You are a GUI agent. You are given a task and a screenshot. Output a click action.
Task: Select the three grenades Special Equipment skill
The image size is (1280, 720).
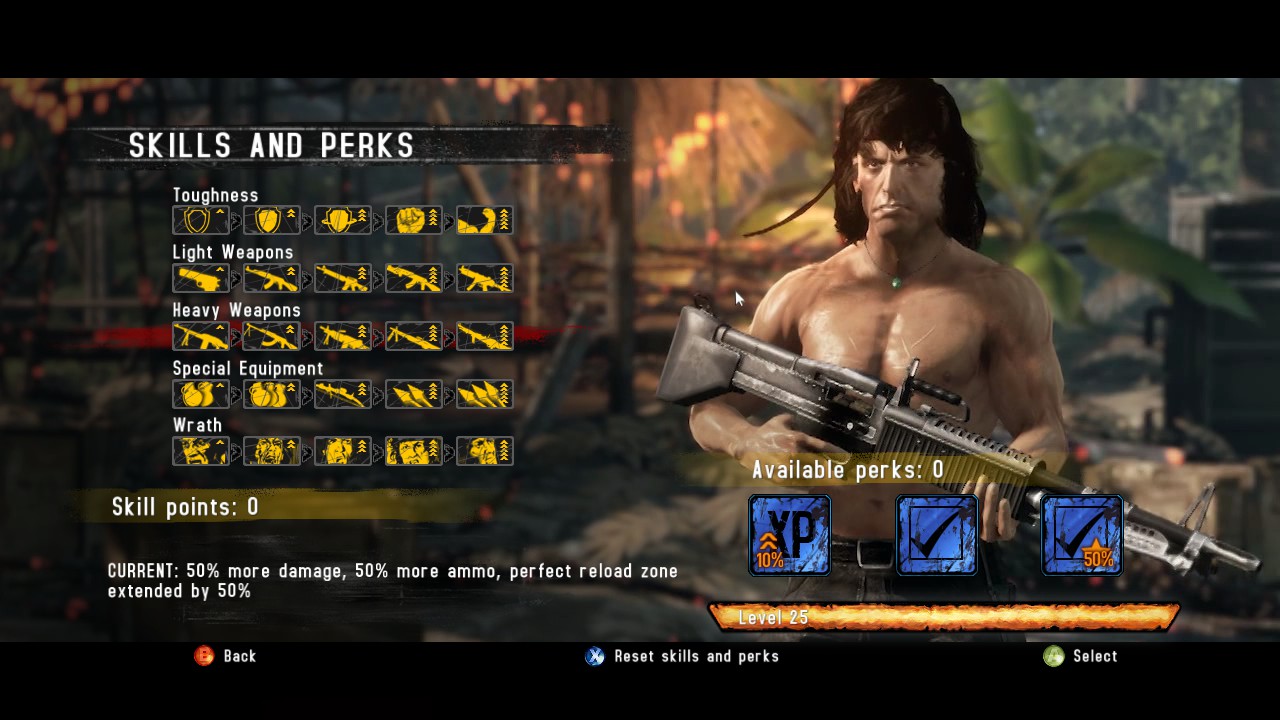(272, 394)
